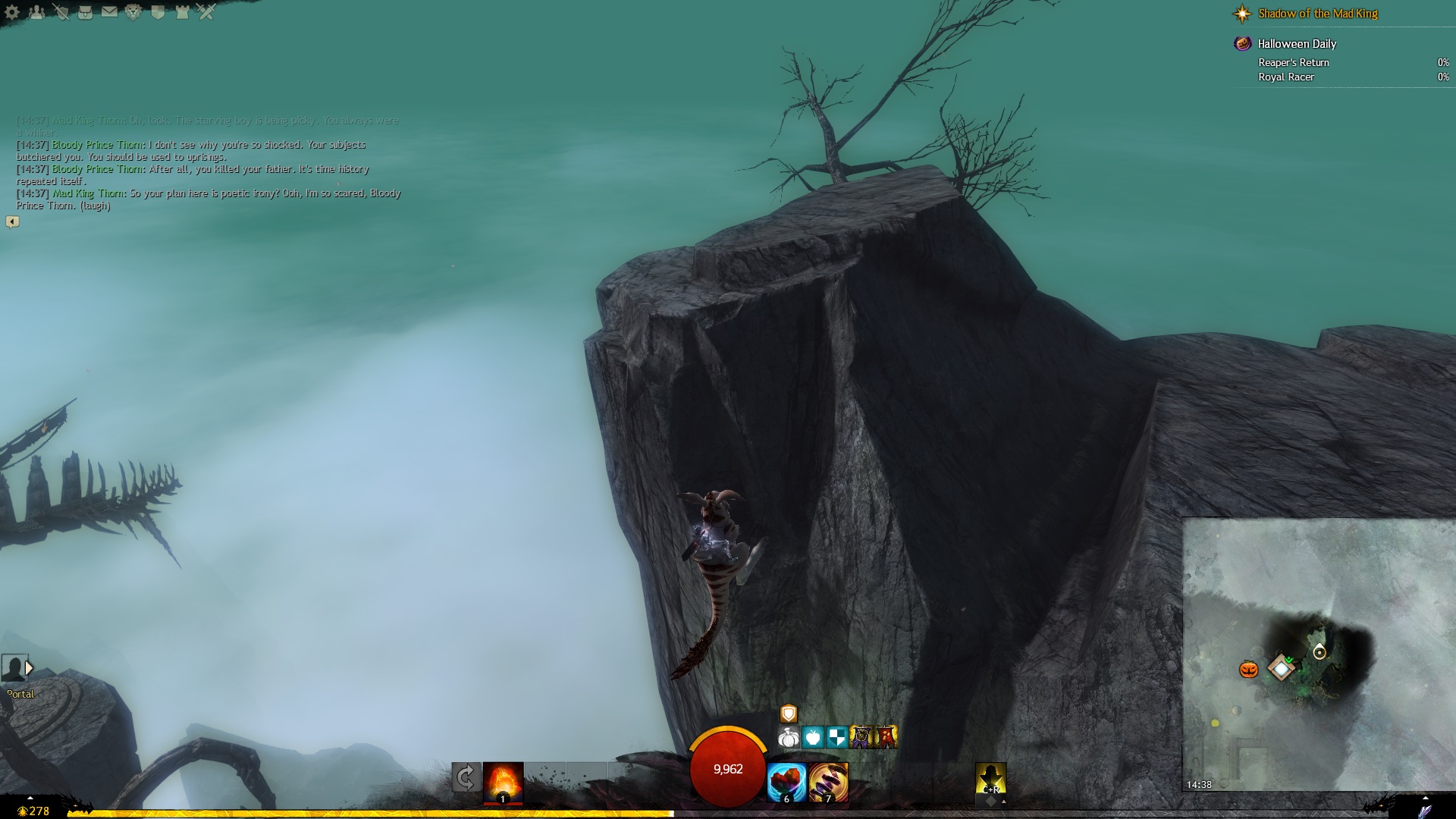Use the fiery skill in slot 1
This screenshot has height=819, width=1456.
(503, 782)
